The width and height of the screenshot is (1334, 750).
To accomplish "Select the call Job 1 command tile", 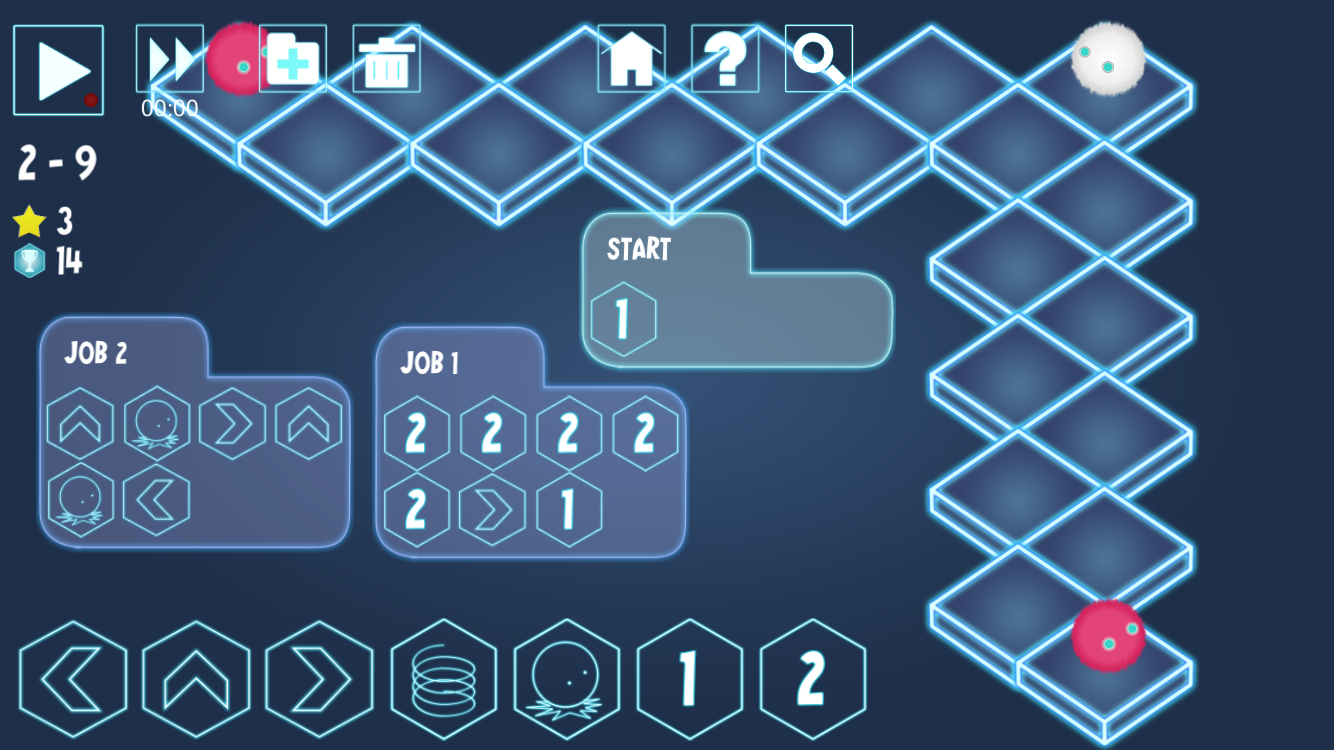I will click(x=689, y=680).
